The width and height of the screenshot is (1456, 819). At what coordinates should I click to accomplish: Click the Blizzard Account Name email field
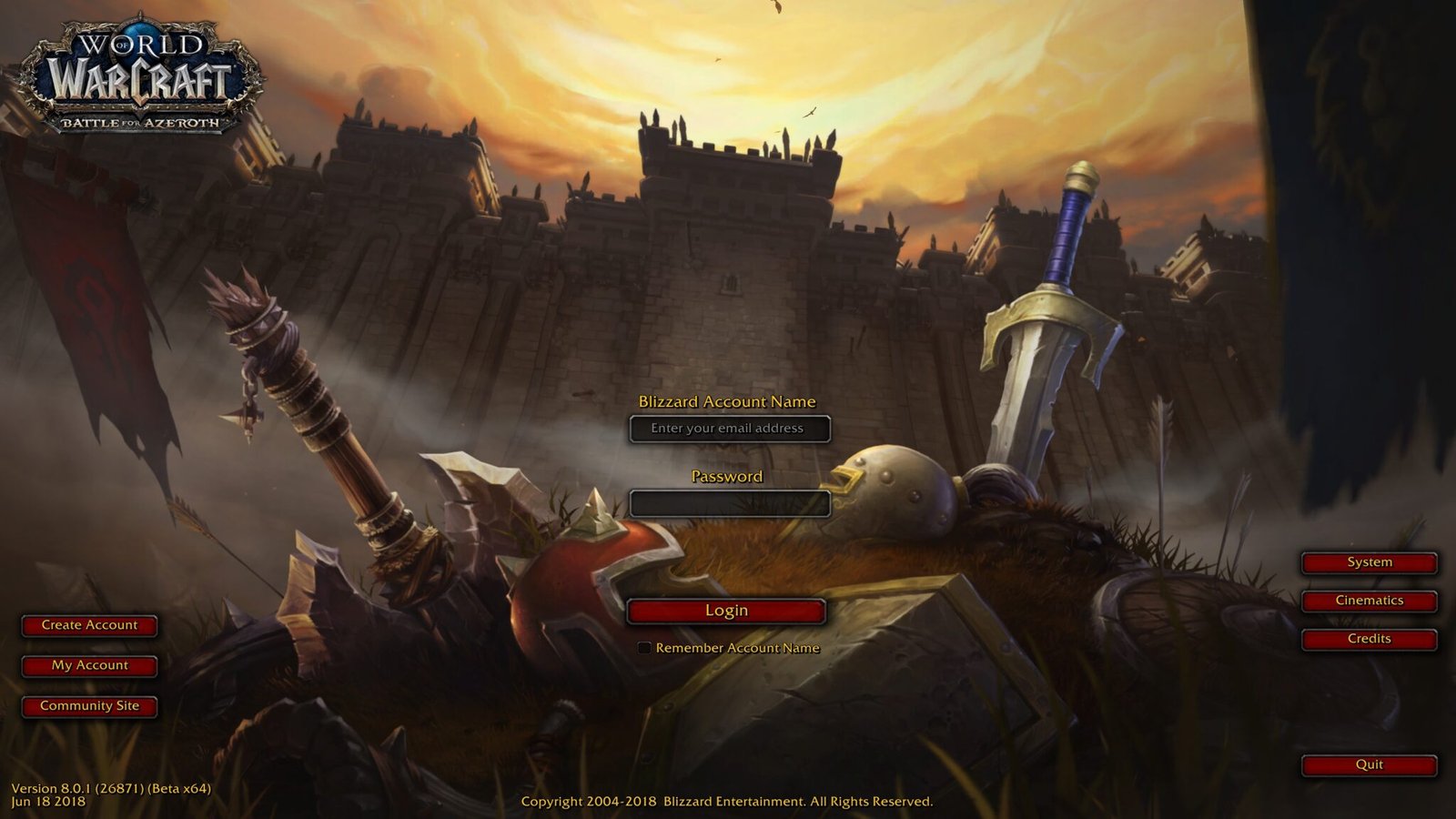click(x=732, y=429)
